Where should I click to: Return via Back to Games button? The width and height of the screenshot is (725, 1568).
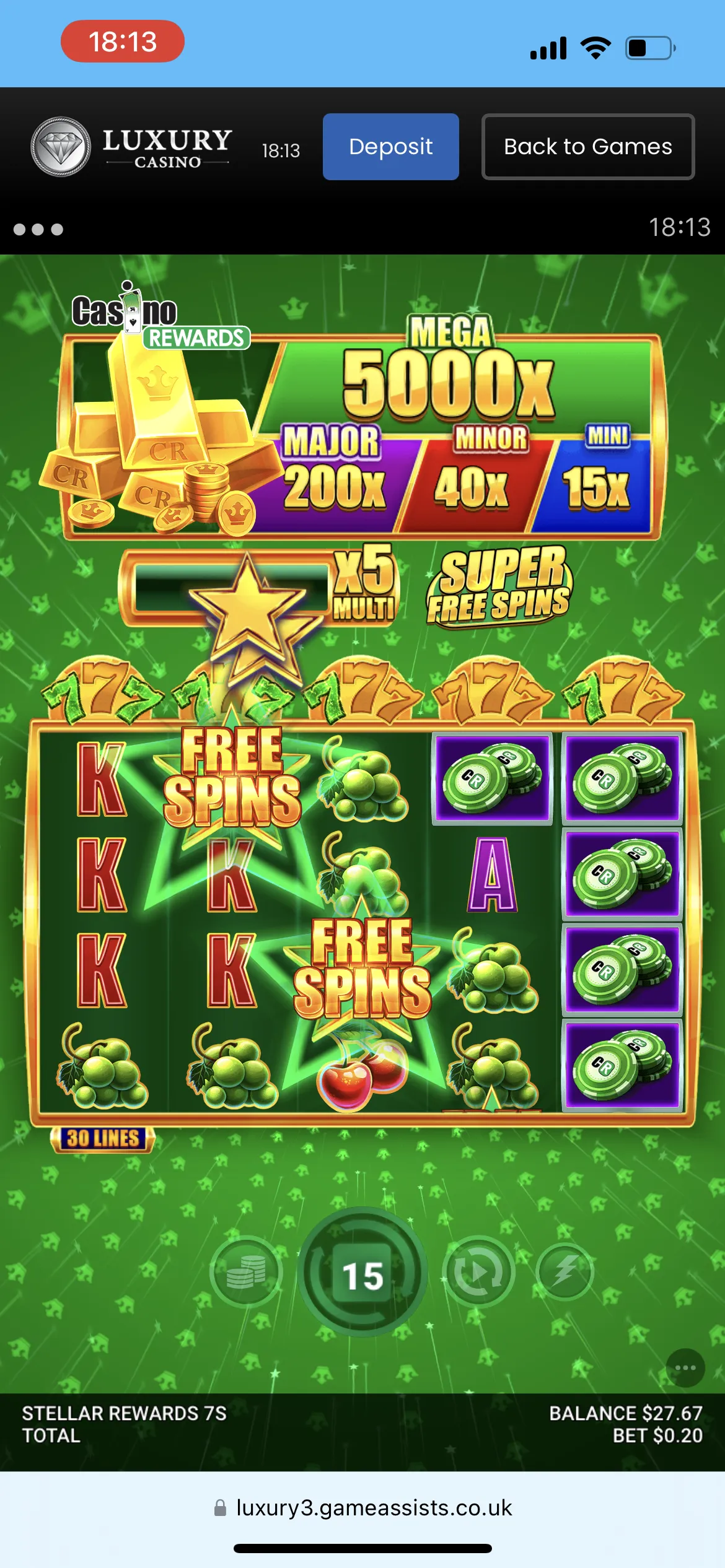[587, 147]
